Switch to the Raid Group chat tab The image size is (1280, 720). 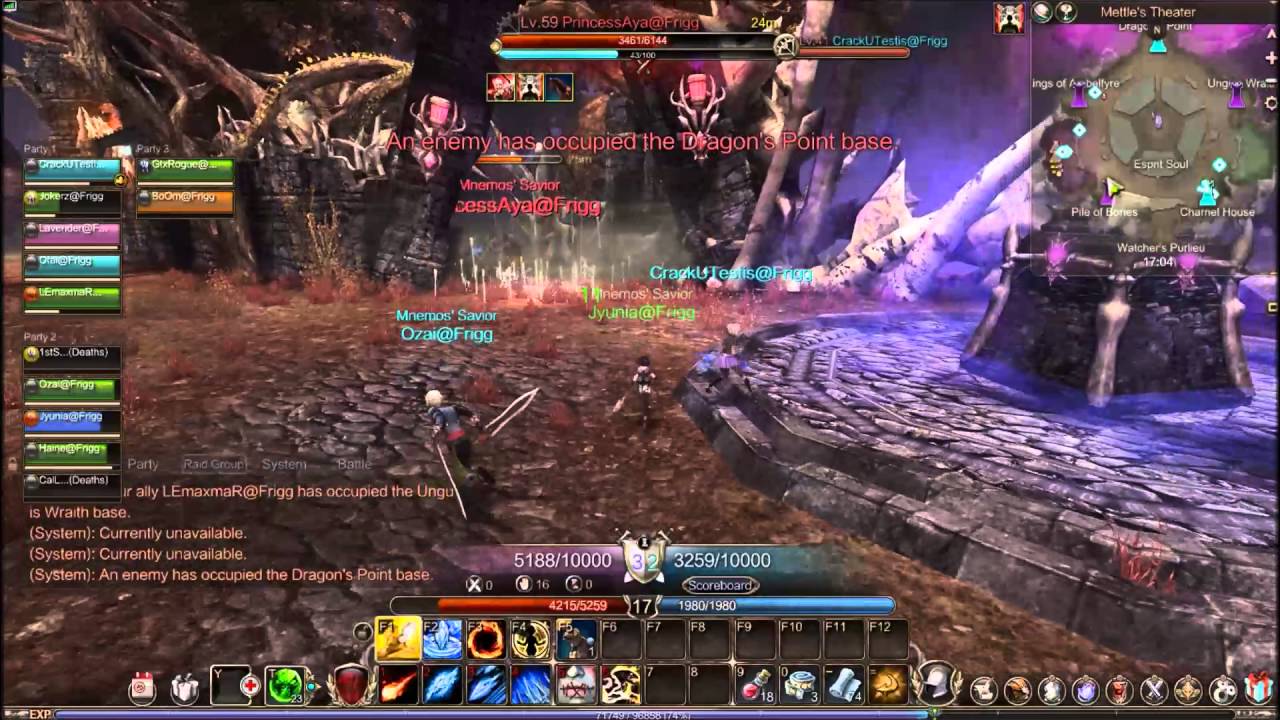213,464
